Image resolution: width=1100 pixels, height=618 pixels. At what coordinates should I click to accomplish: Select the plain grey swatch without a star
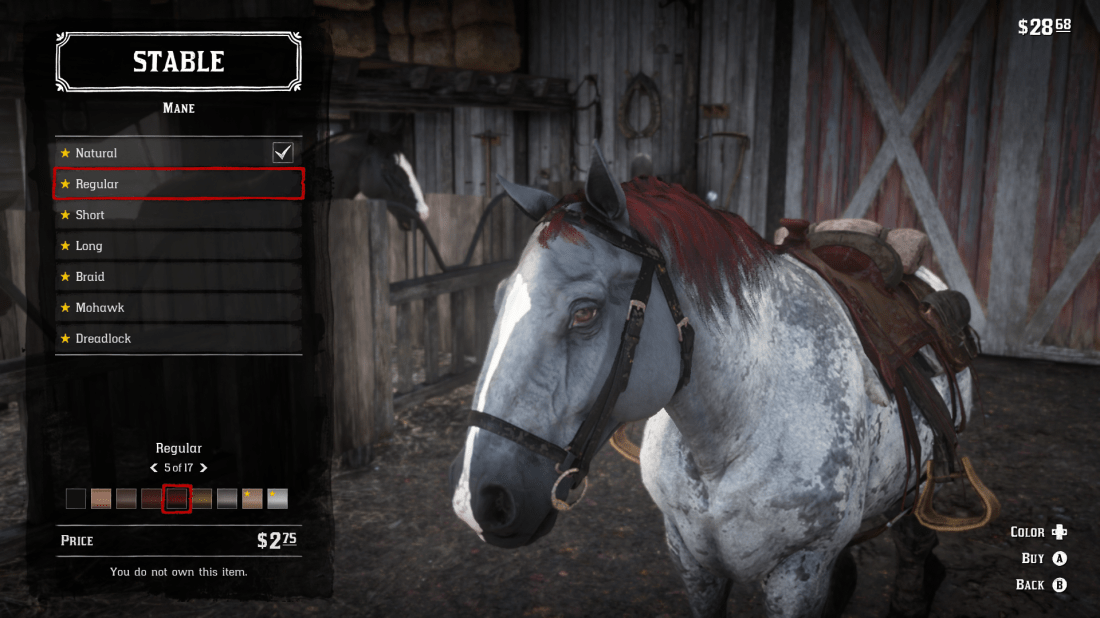point(227,498)
